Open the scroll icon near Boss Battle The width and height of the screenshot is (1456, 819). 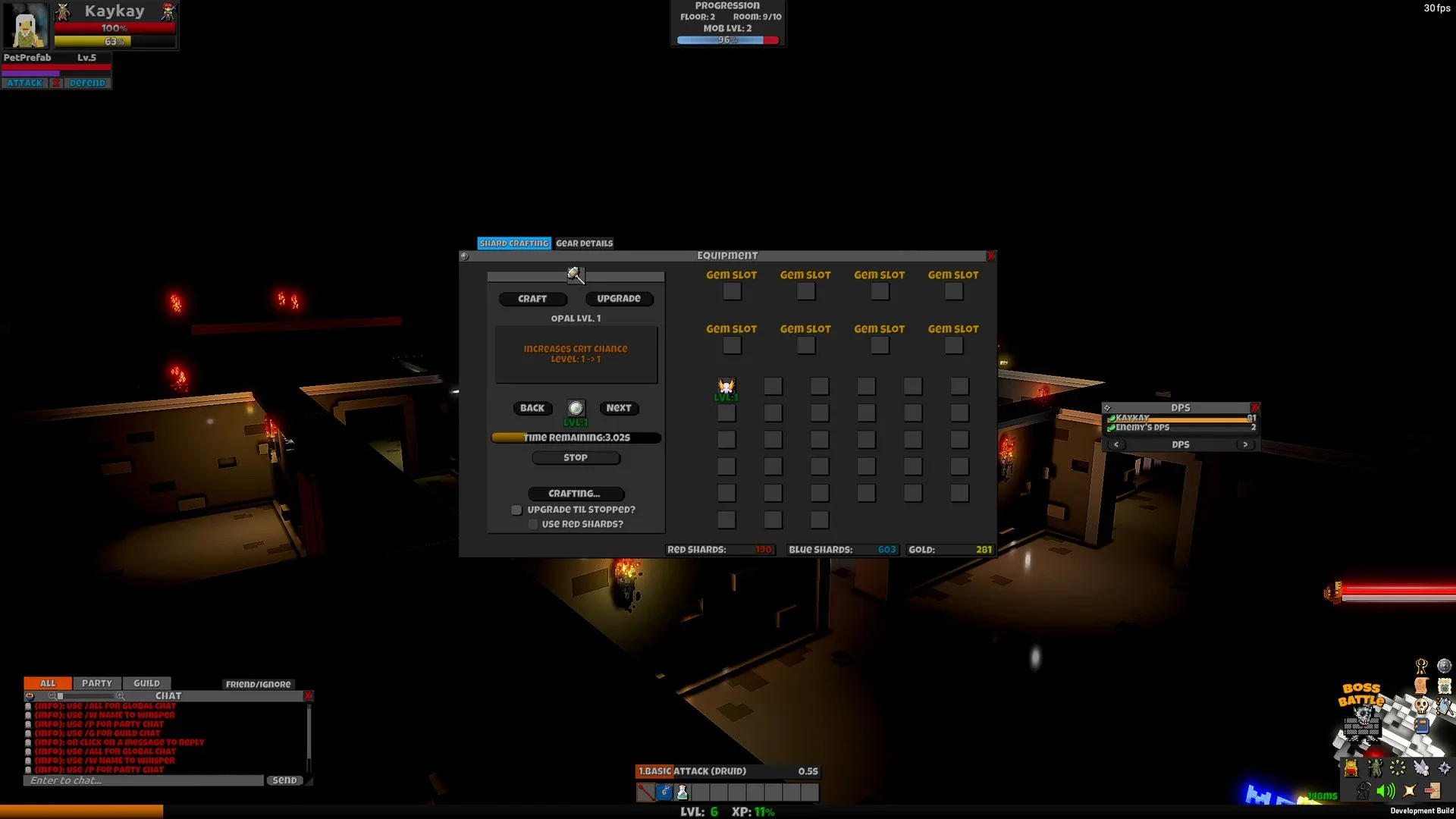(x=1420, y=686)
